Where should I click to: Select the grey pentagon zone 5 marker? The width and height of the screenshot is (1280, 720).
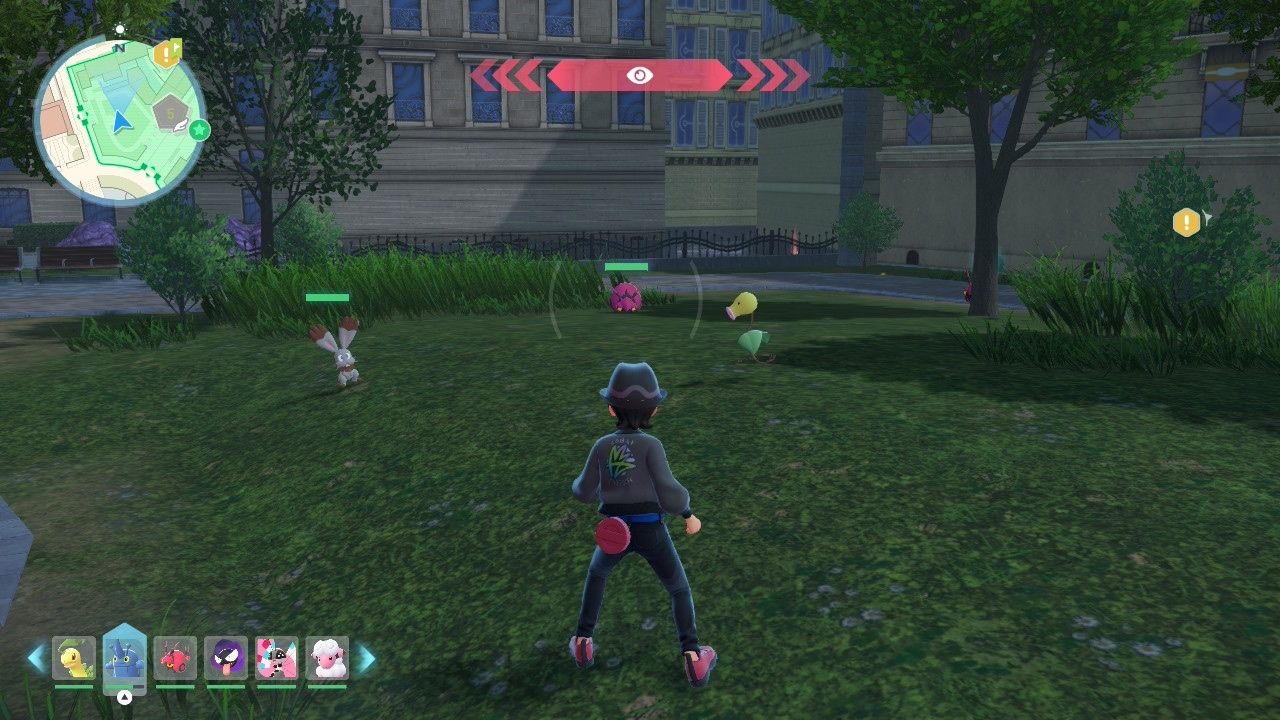point(172,114)
